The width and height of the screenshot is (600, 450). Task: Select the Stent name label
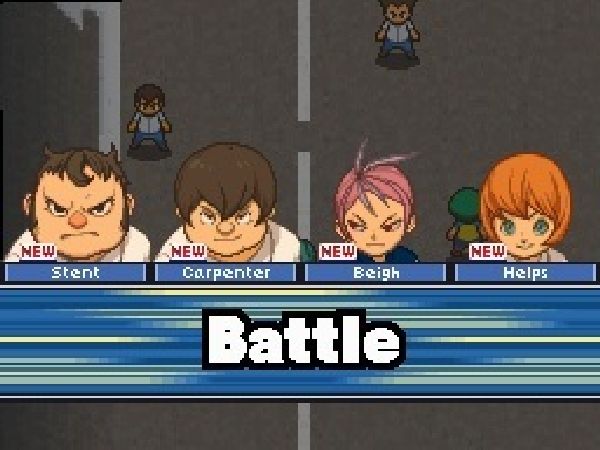coord(75,272)
